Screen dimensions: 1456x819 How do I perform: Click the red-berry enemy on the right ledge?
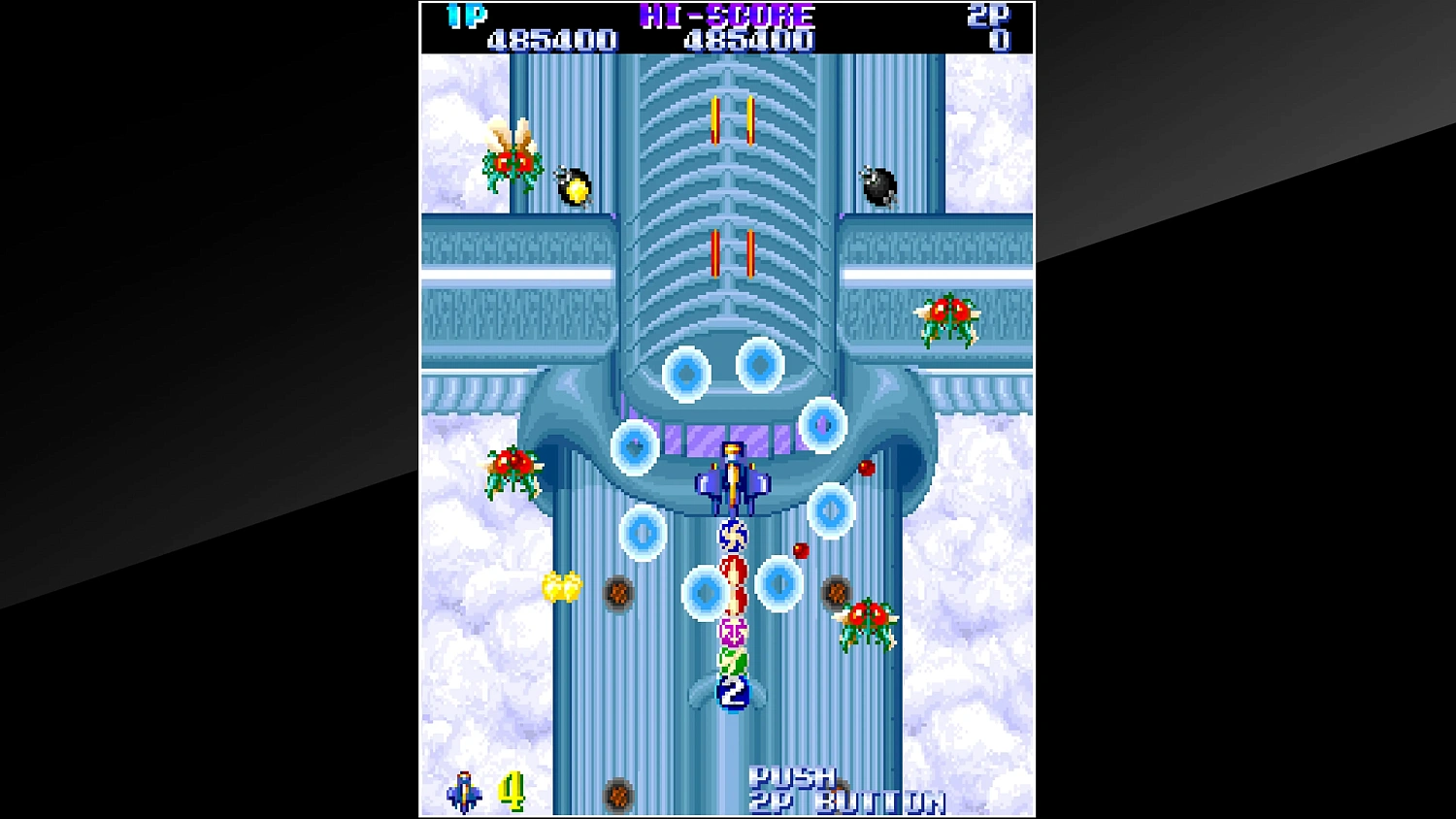tap(946, 315)
